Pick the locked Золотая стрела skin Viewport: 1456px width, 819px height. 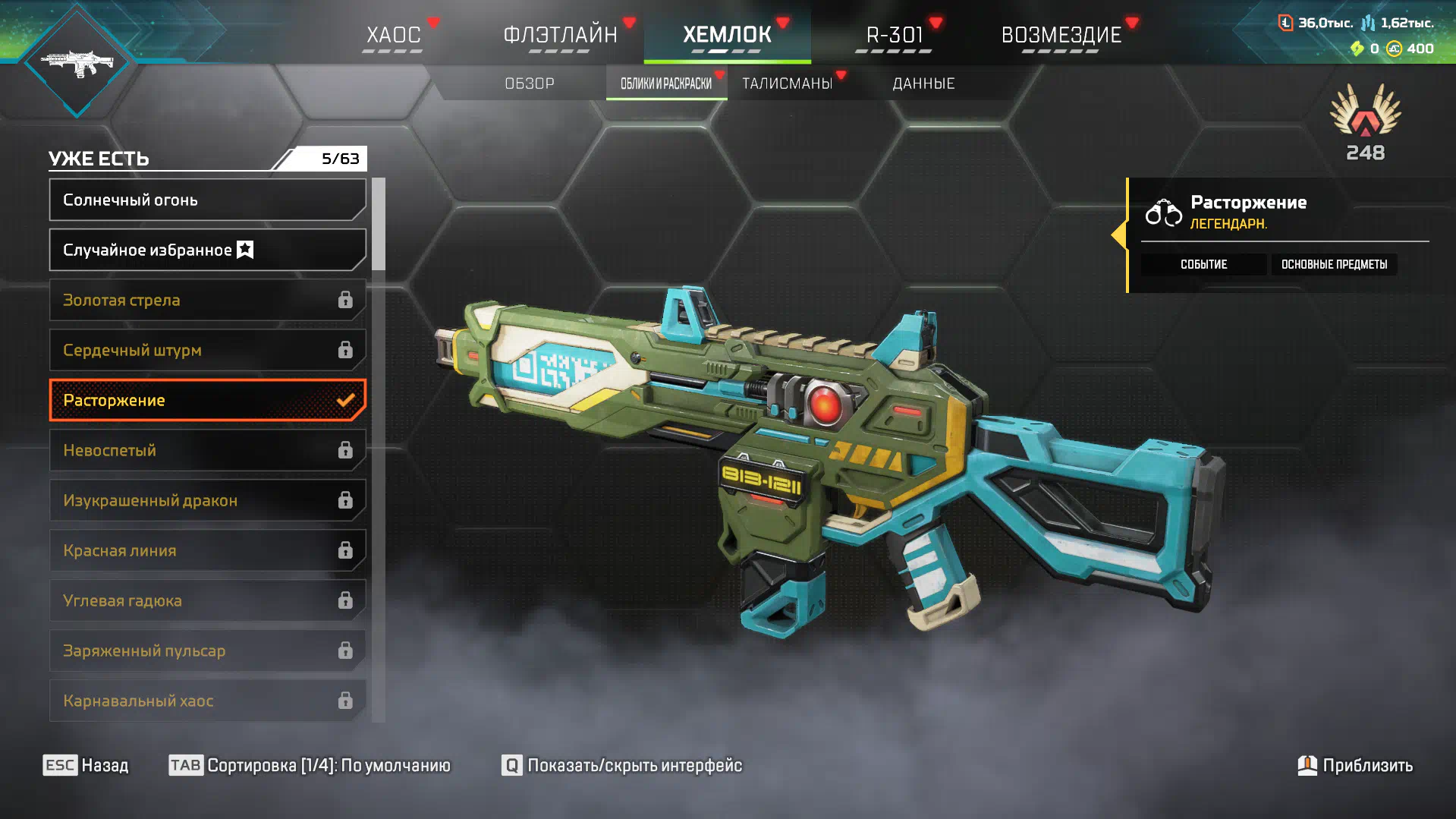click(207, 300)
